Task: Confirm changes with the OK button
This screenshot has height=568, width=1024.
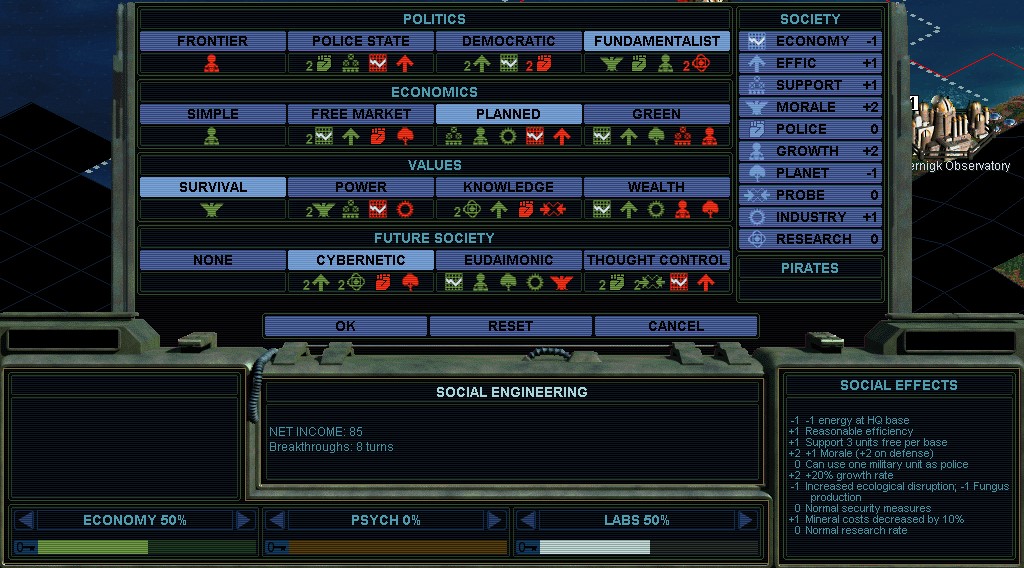Action: point(345,326)
